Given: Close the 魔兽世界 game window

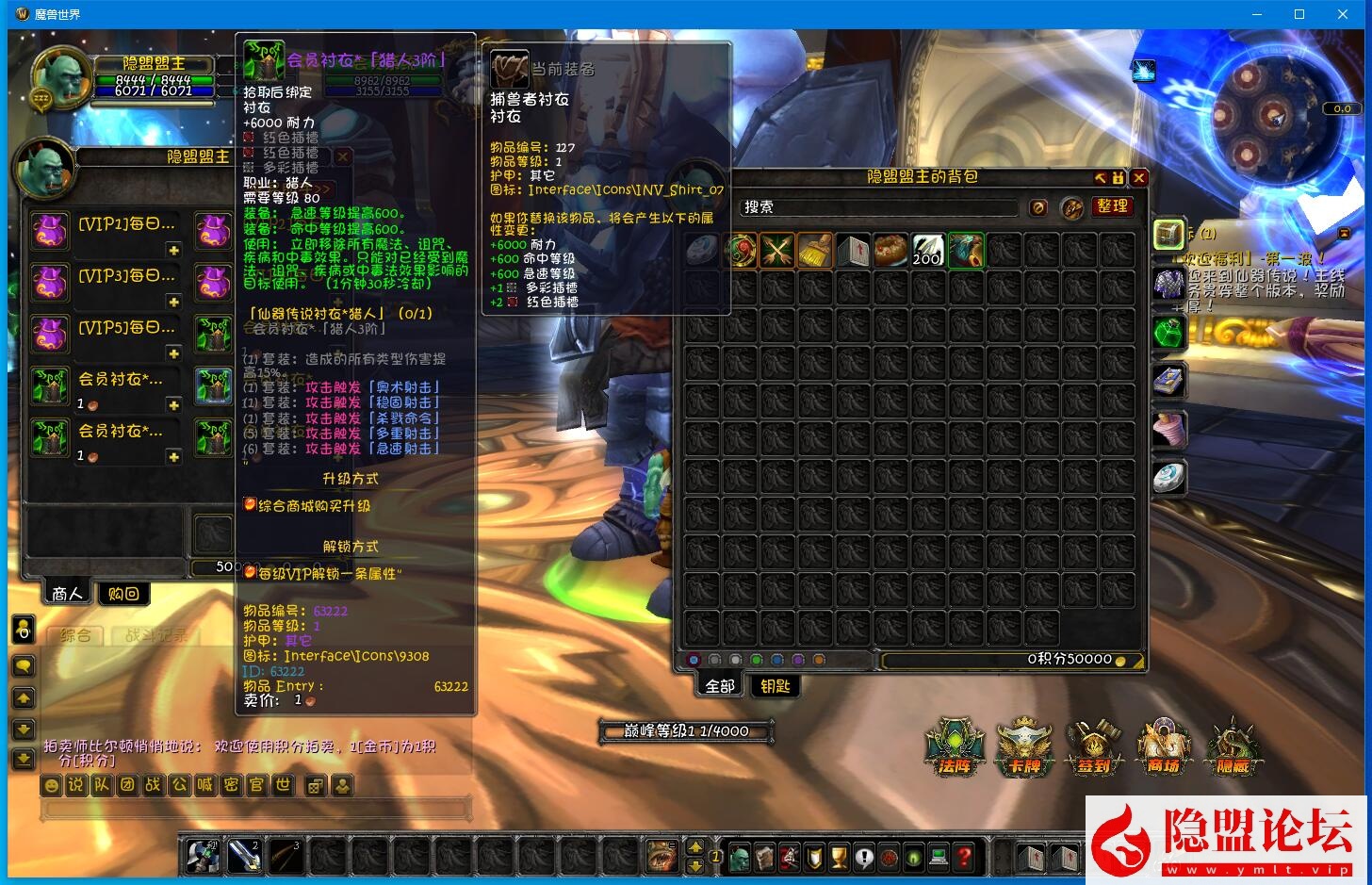Looking at the screenshot, I should tap(1343, 14).
